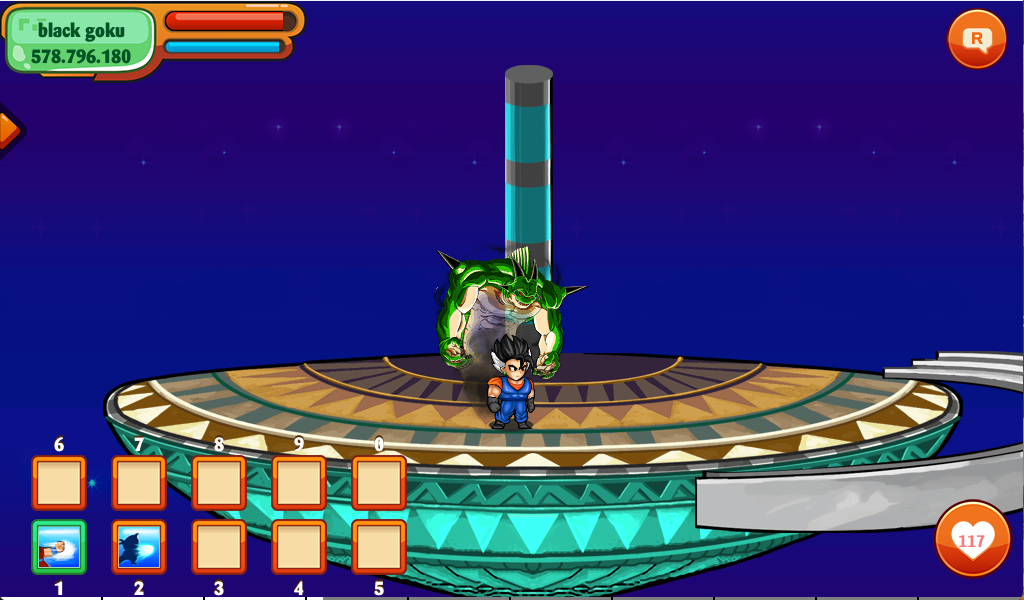Tap the heart potion button showing 117
This screenshot has height=600, width=1024.
coord(971,540)
